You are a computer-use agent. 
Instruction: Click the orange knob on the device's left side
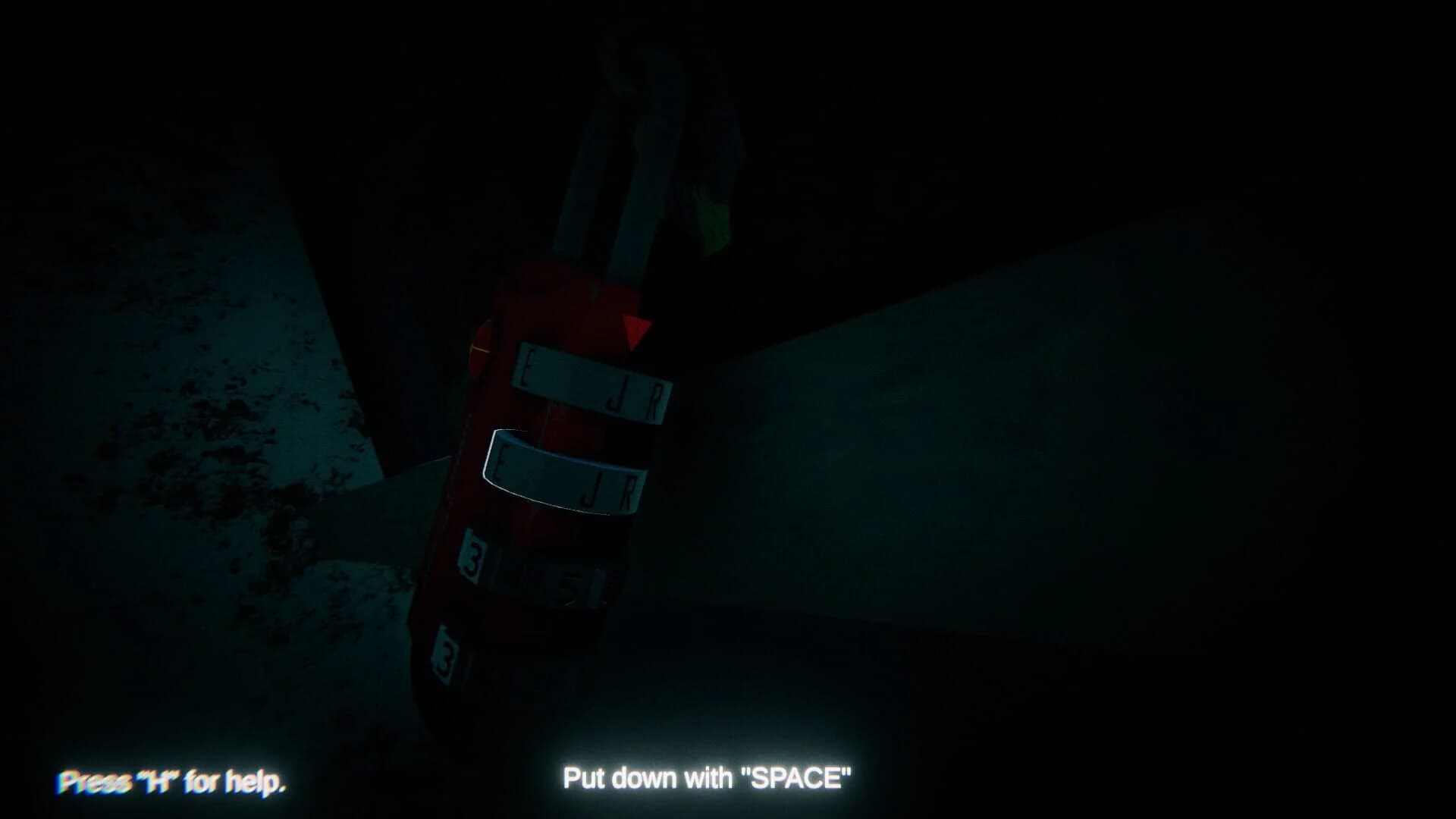pyautogui.click(x=480, y=349)
